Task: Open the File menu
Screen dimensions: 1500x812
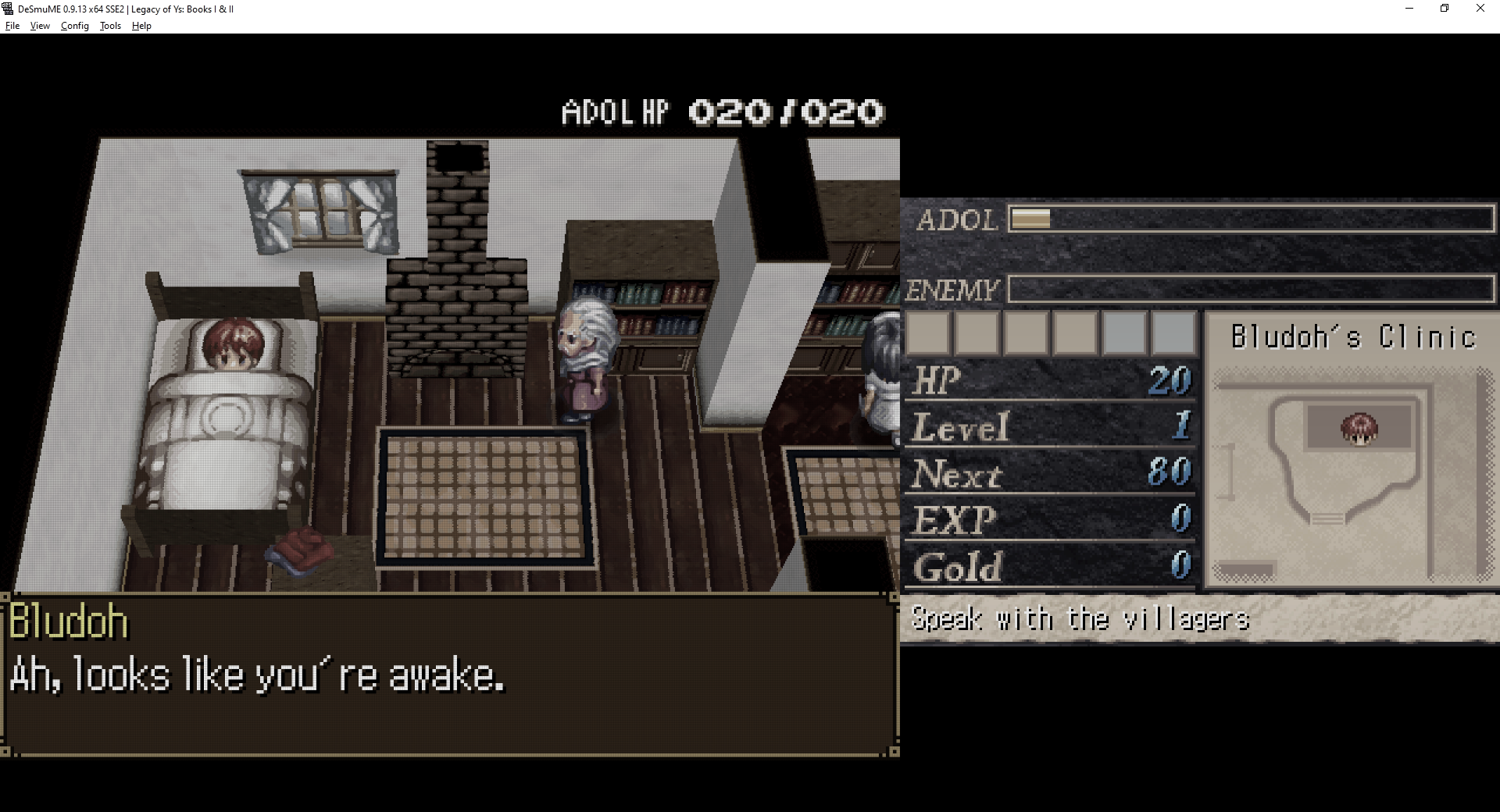Action: tap(12, 26)
